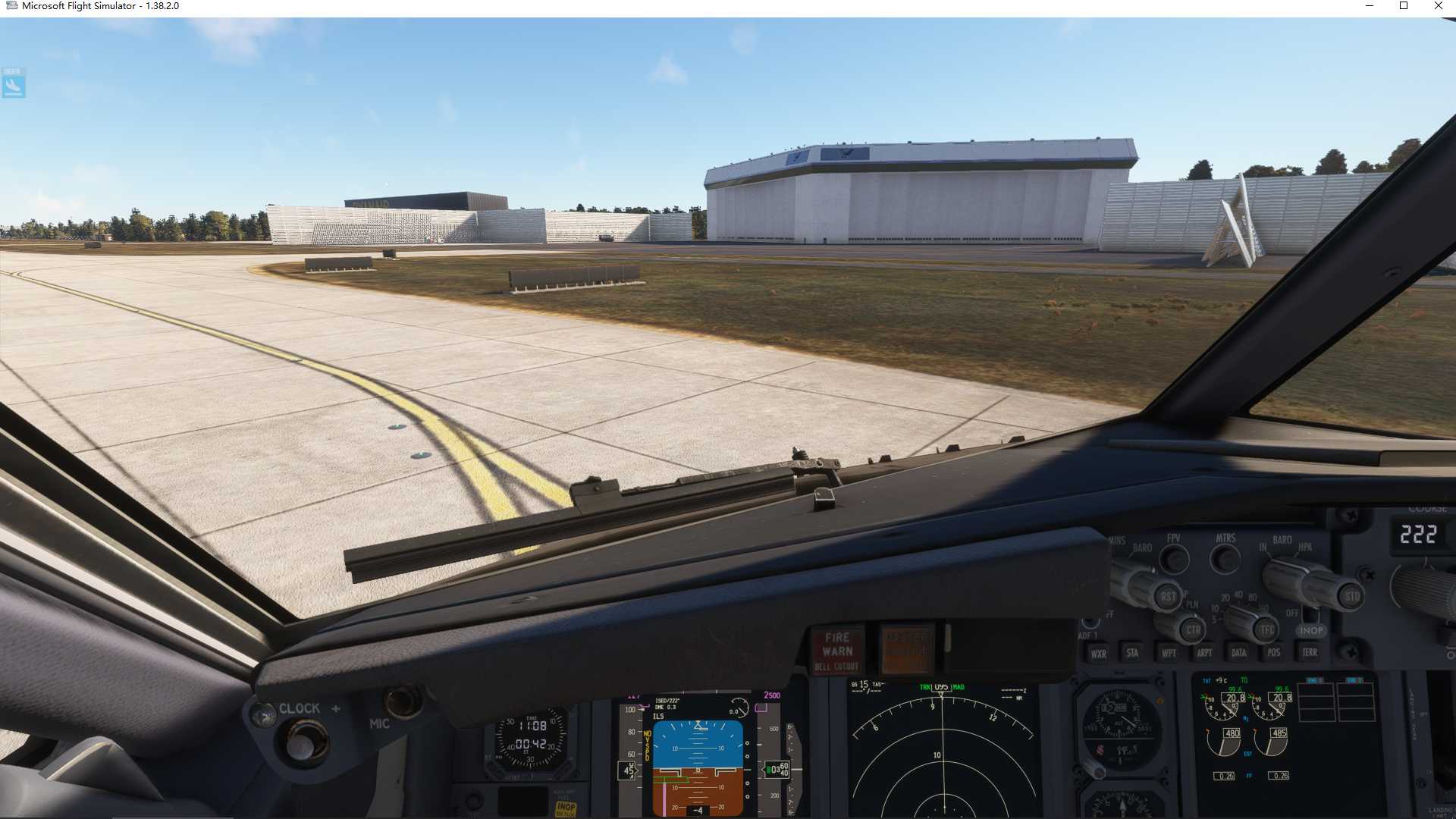Reset the amber Master Caution light

(906, 649)
